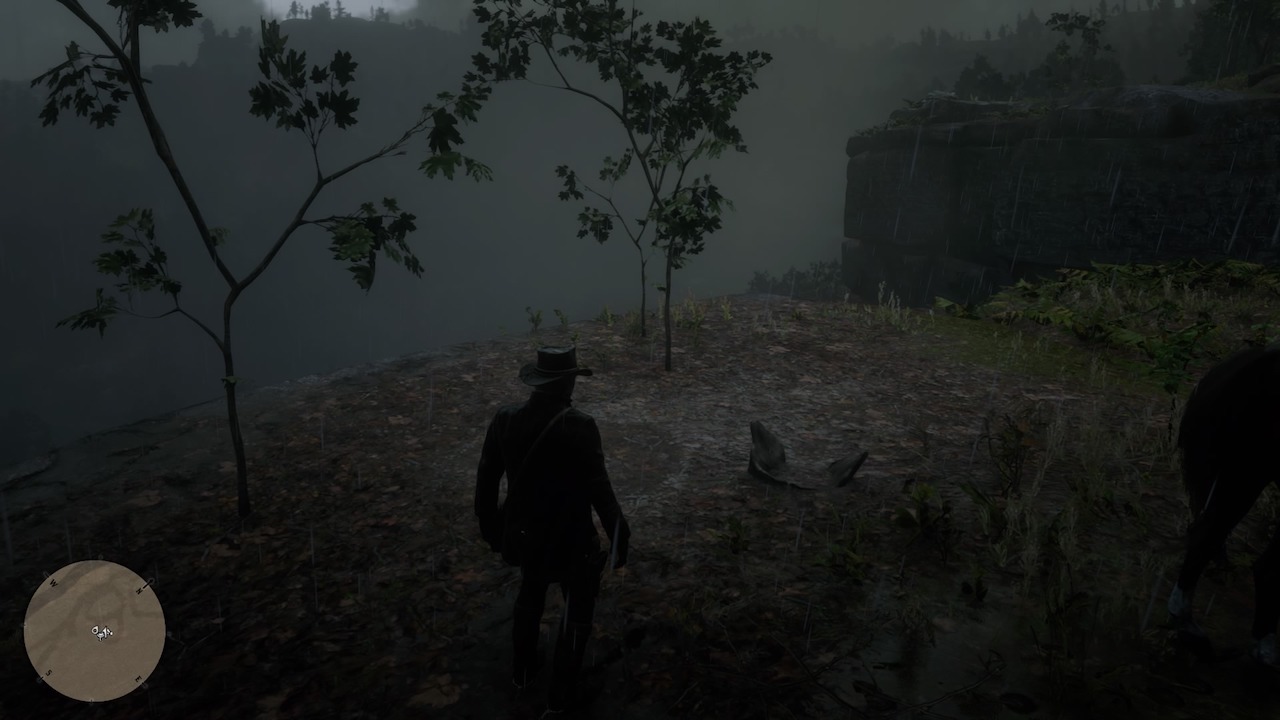The width and height of the screenshot is (1280, 720).
Task: Select the E compass letter on the minimap
Action: (137, 679)
